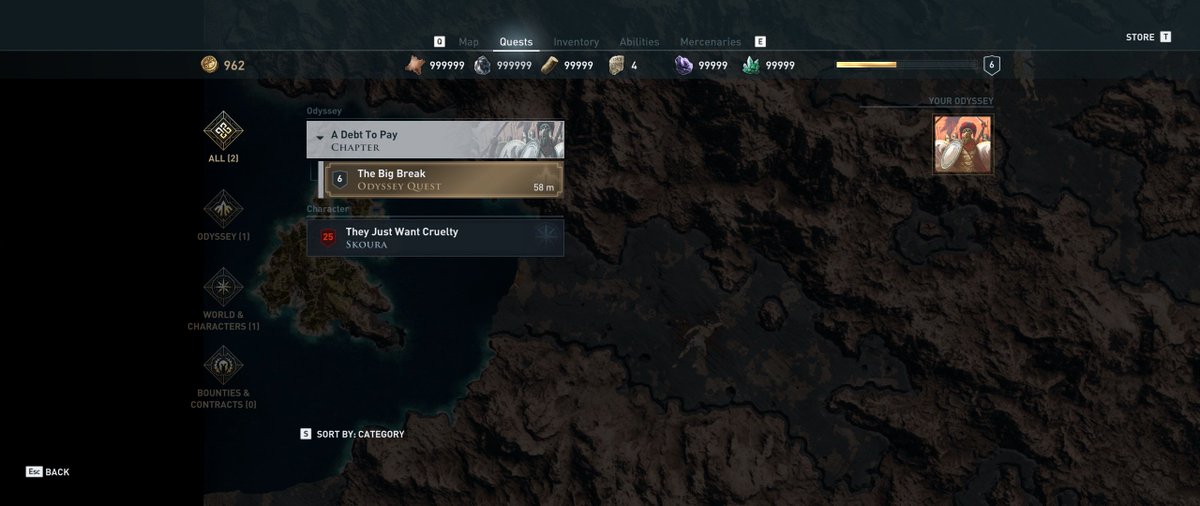Image resolution: width=1200 pixels, height=506 pixels.
Task: Show the Mercenaries tab
Action: point(710,42)
